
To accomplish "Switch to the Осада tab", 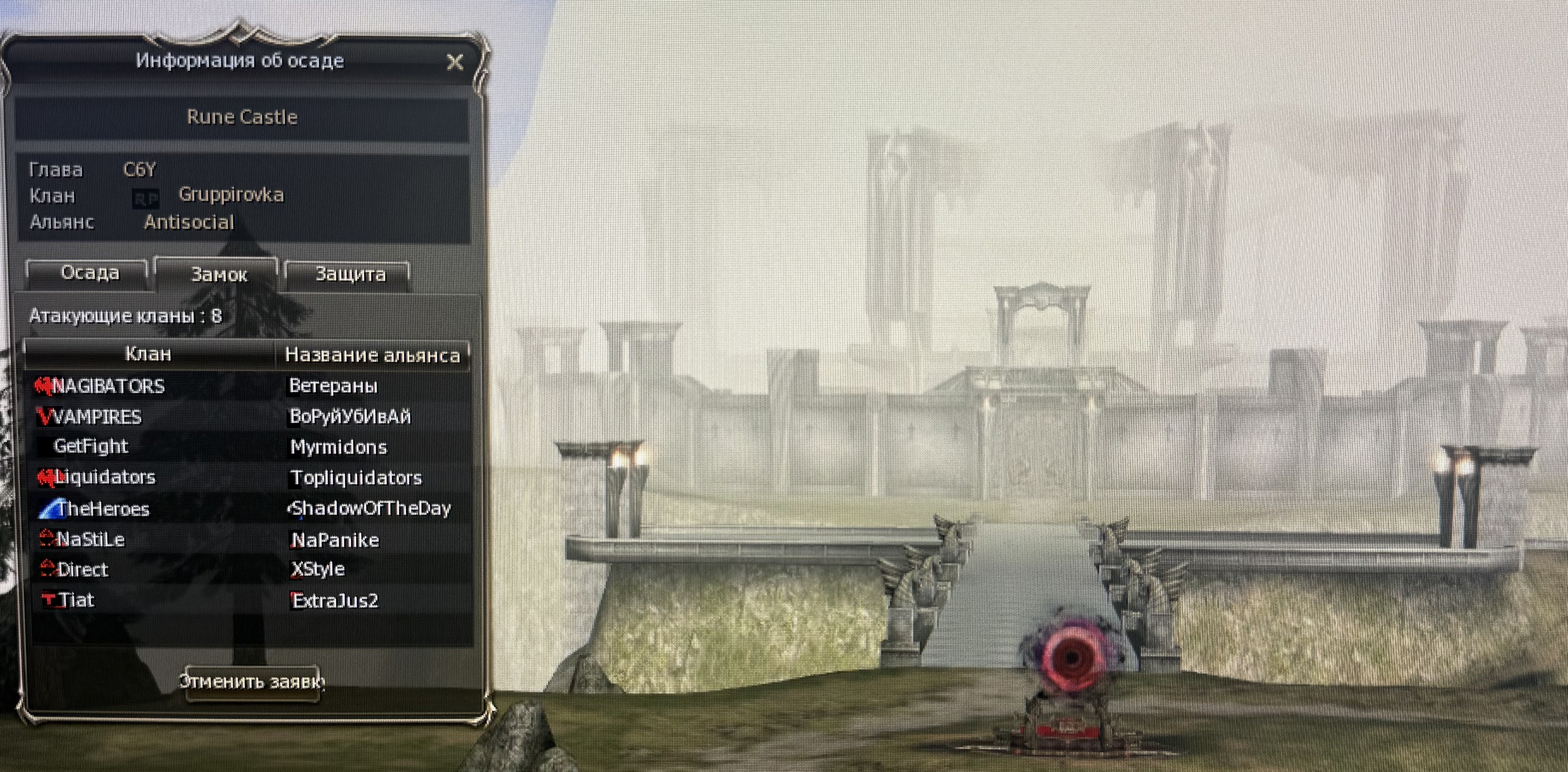I will [x=90, y=273].
